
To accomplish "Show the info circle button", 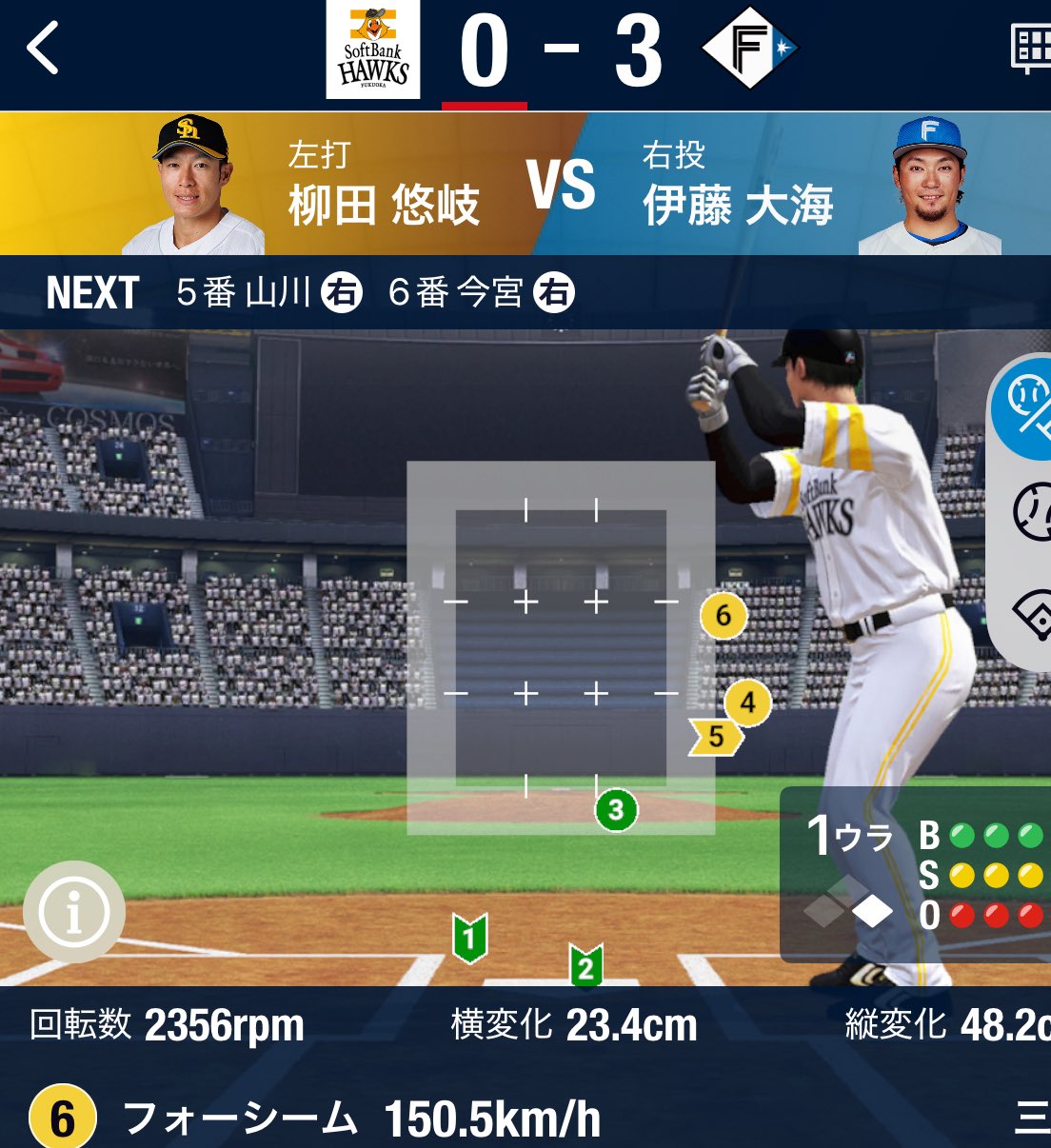I will pyautogui.click(x=74, y=912).
